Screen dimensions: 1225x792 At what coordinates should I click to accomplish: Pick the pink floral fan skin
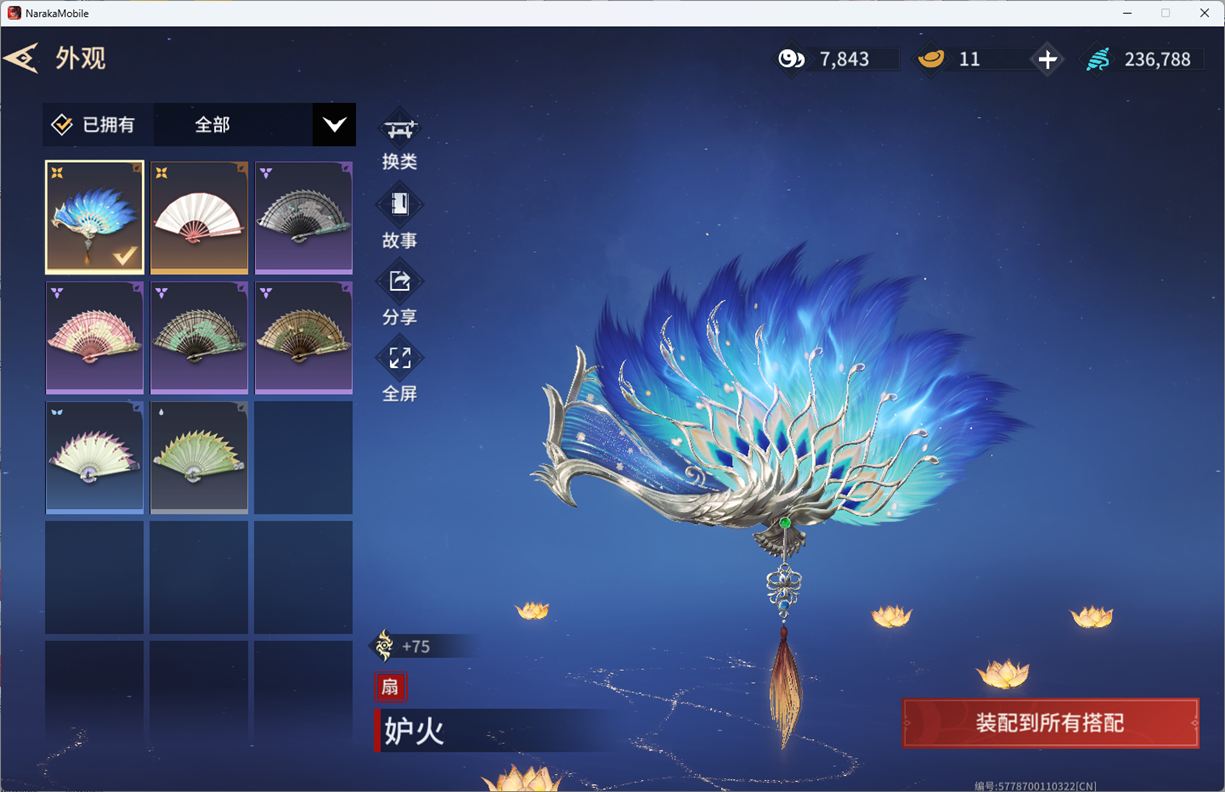[95, 337]
